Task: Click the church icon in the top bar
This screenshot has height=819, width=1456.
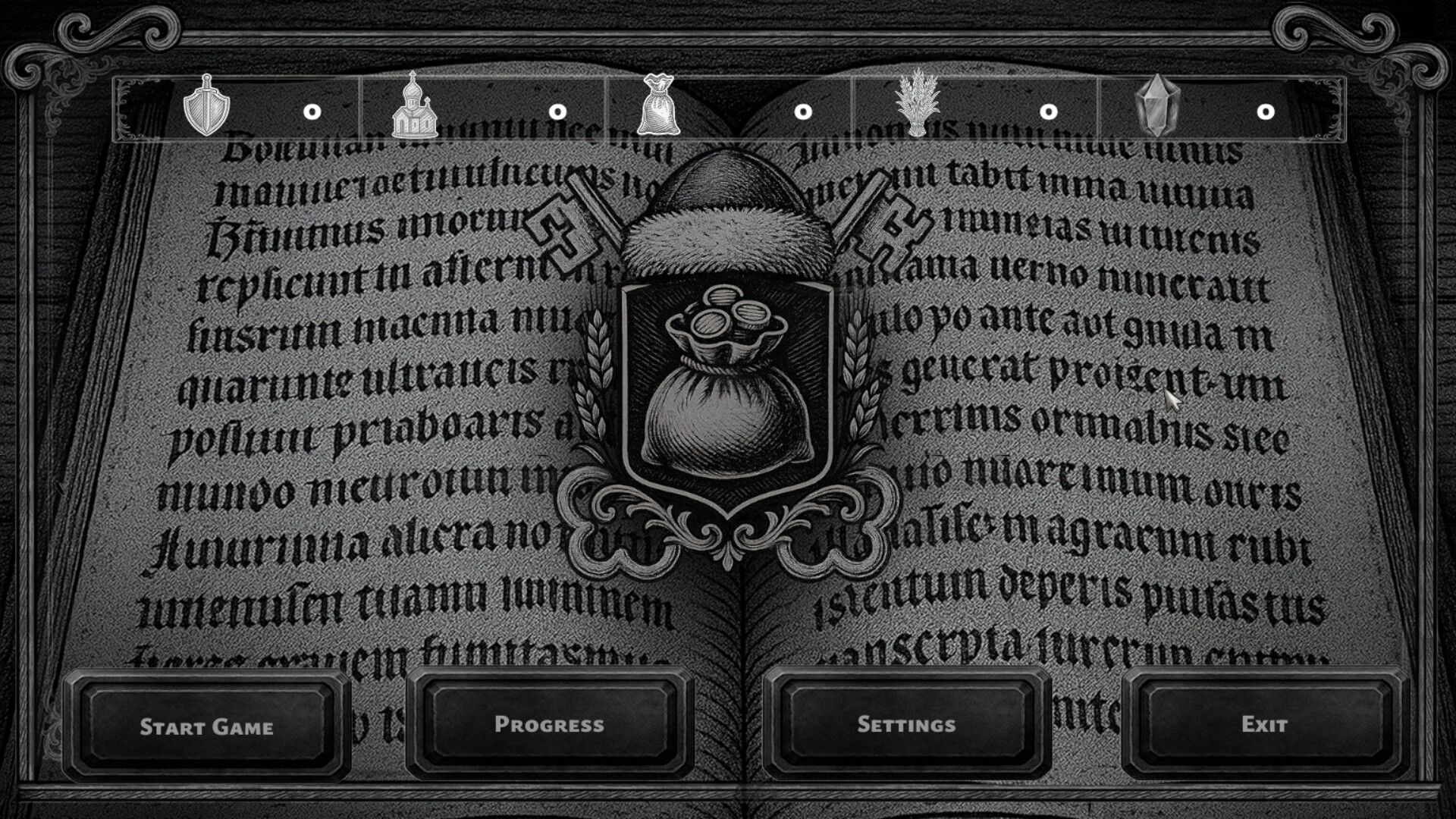Action: 415,108
